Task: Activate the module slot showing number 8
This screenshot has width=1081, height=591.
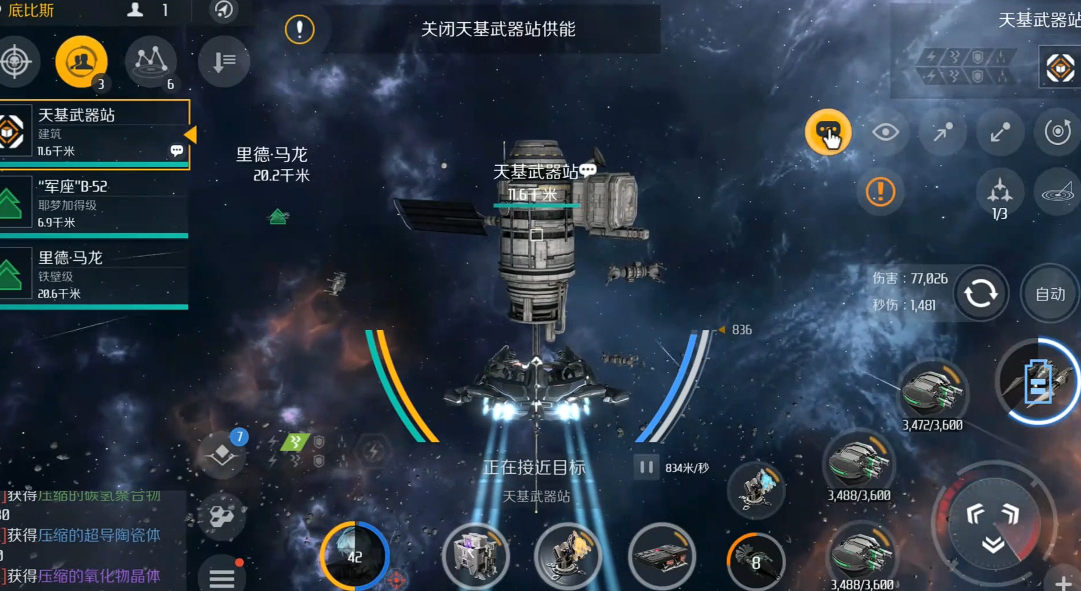Action: [x=755, y=560]
